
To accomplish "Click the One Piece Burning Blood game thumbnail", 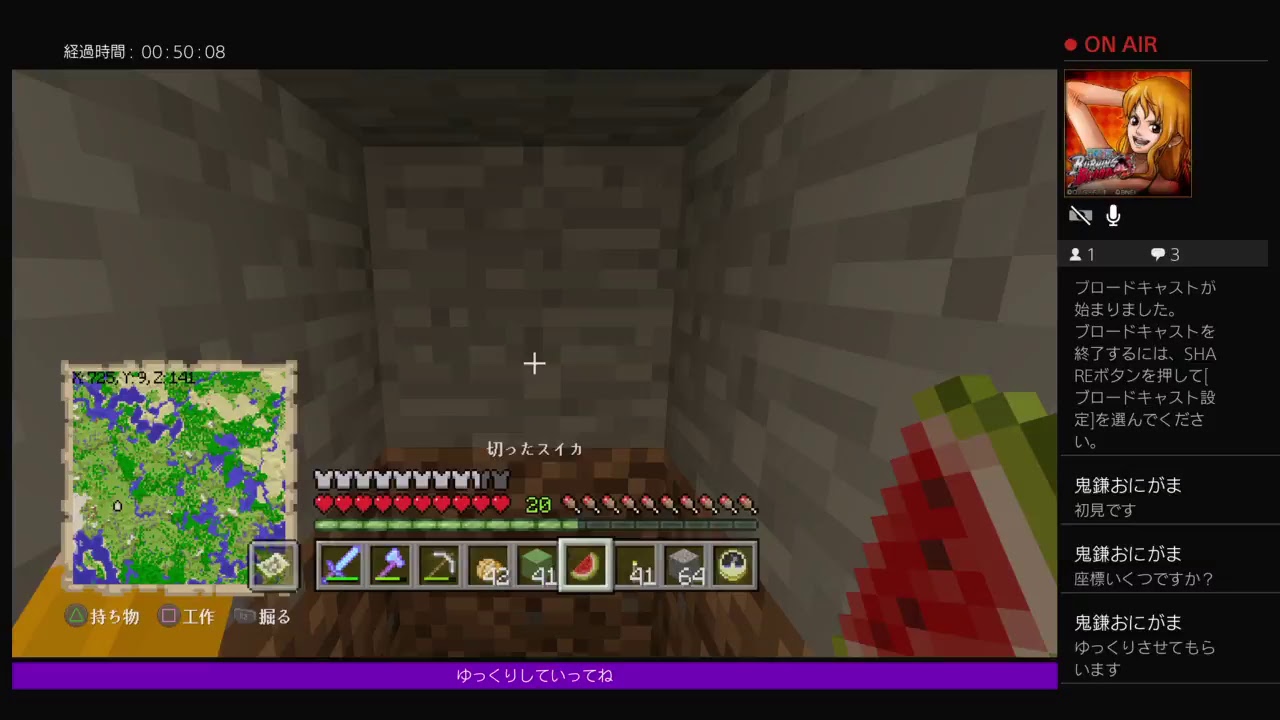I will (x=1128, y=133).
